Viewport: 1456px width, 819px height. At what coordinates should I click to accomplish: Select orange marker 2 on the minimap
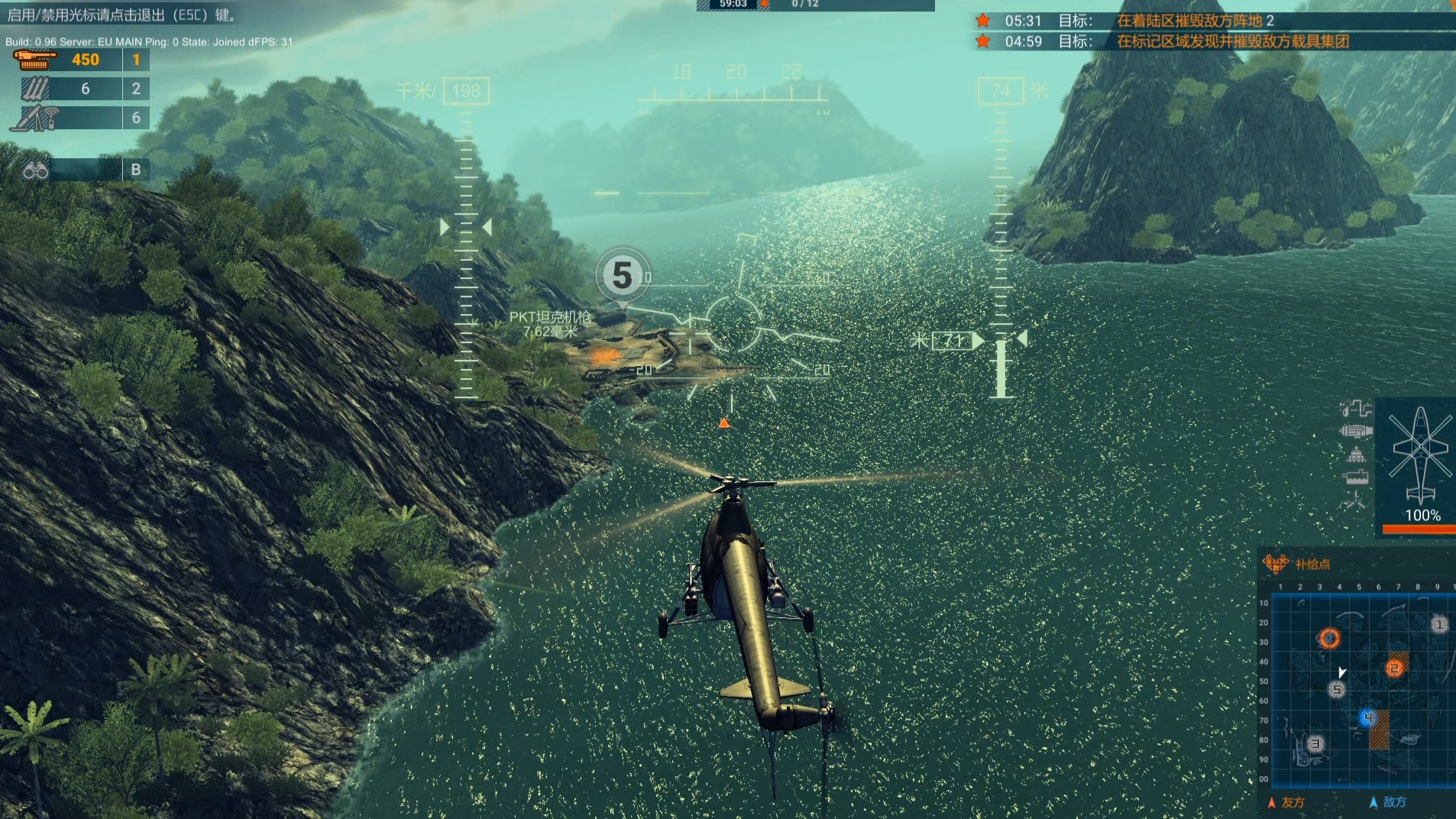click(1395, 668)
